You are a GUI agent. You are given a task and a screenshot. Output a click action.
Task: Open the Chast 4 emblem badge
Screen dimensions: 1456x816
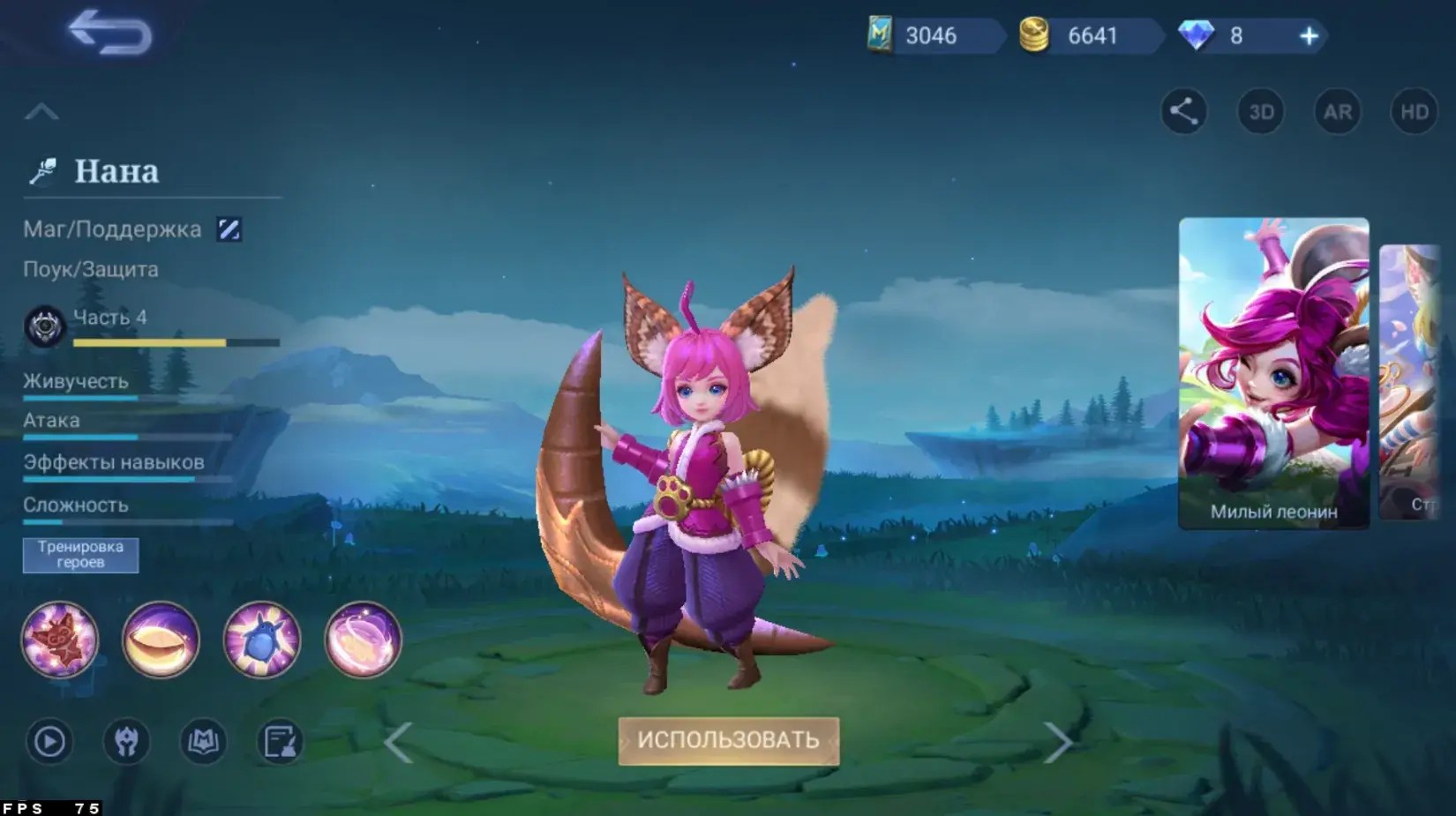[44, 325]
